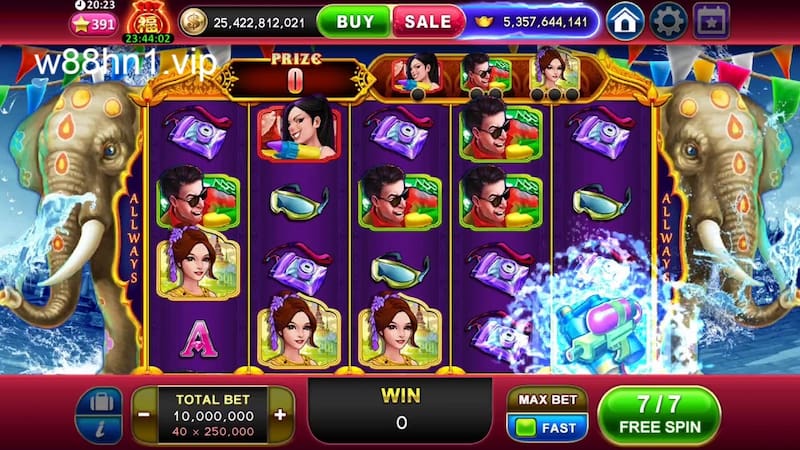Toggle the FAST spin mode
The image size is (800, 450).
tap(546, 426)
